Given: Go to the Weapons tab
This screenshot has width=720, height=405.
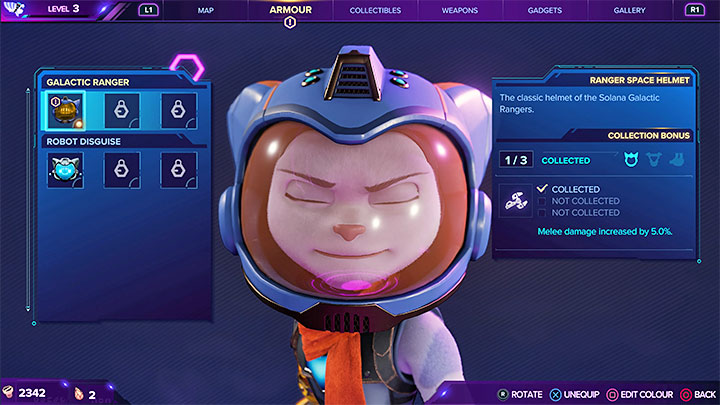Looking at the screenshot, I should 460,11.
